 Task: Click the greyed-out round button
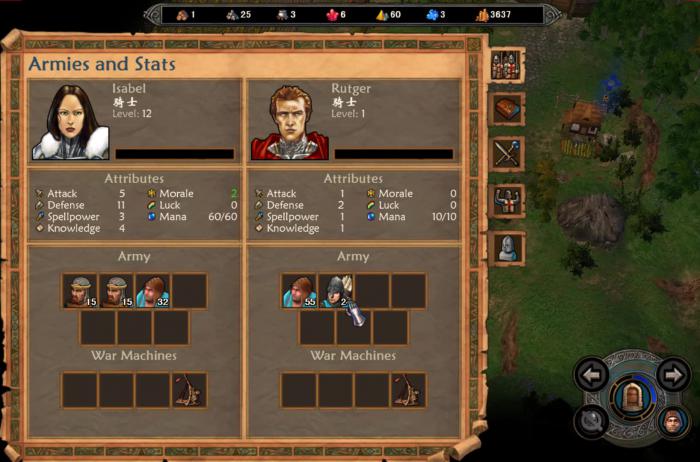[x=592, y=422]
